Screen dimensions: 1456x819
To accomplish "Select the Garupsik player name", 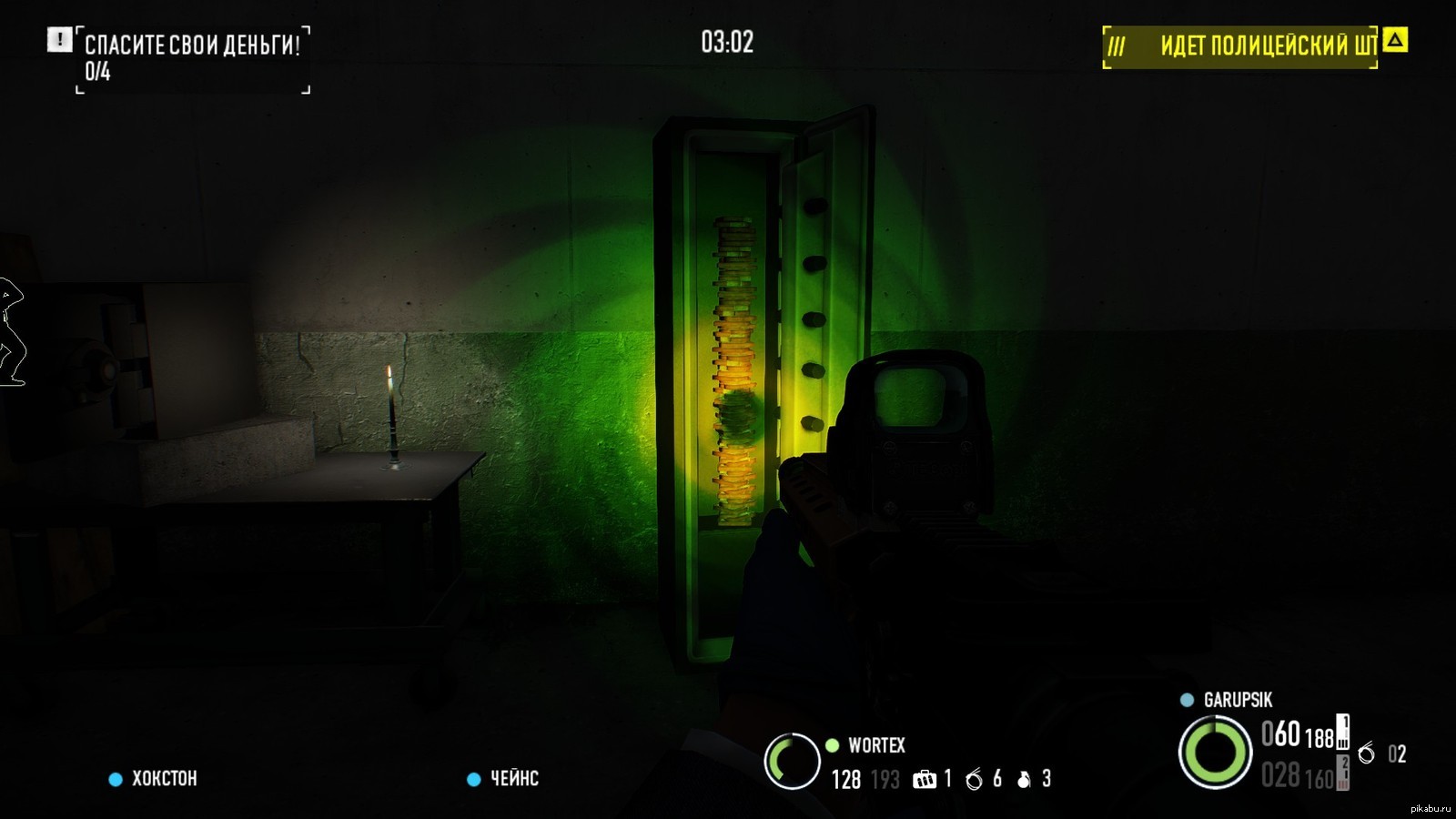I will click(1238, 700).
